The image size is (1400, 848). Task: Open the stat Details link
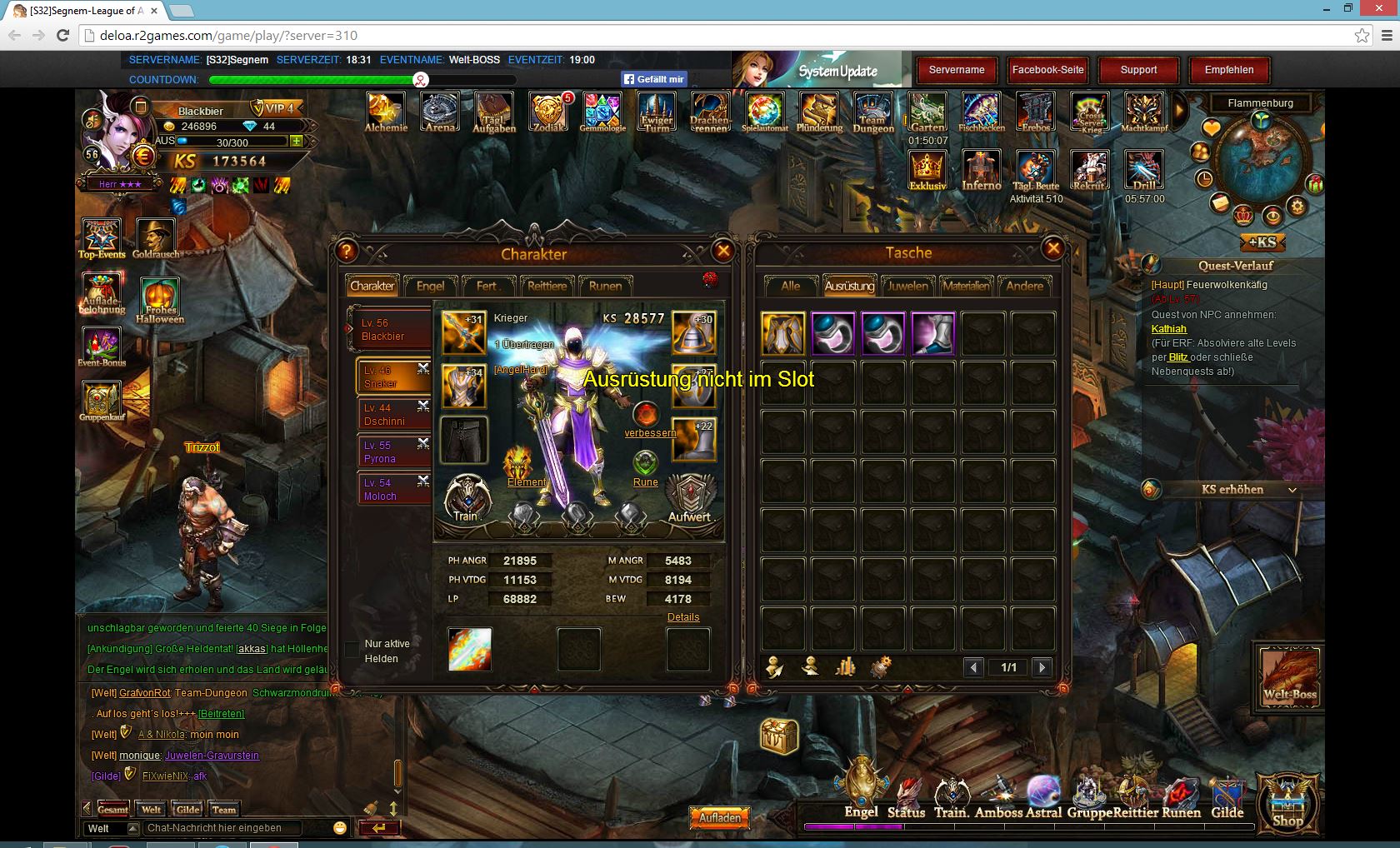pyautogui.click(x=683, y=617)
